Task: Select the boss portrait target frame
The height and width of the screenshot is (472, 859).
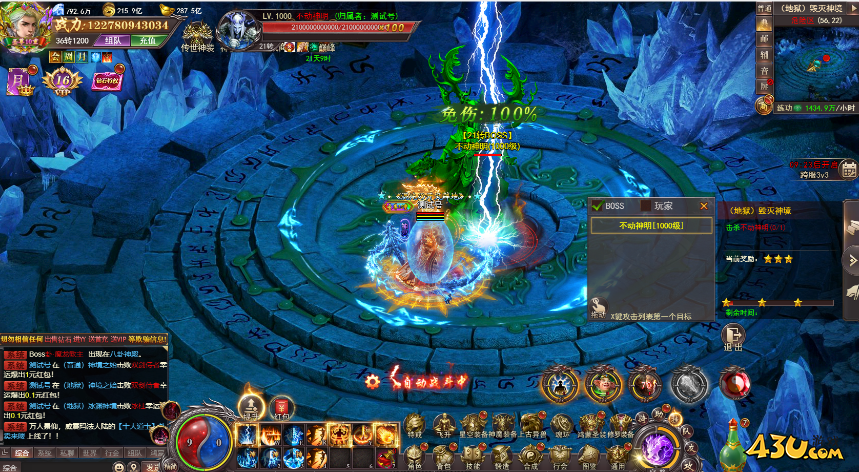Action: pos(240,30)
